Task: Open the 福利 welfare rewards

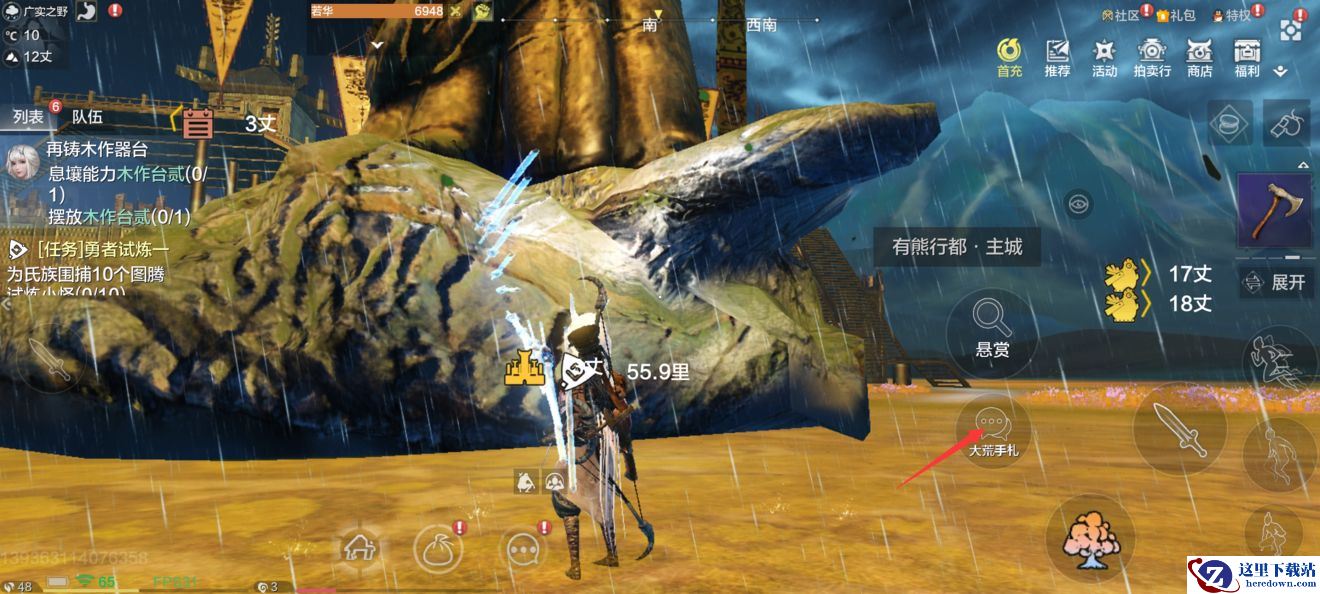Action: 1246,57
